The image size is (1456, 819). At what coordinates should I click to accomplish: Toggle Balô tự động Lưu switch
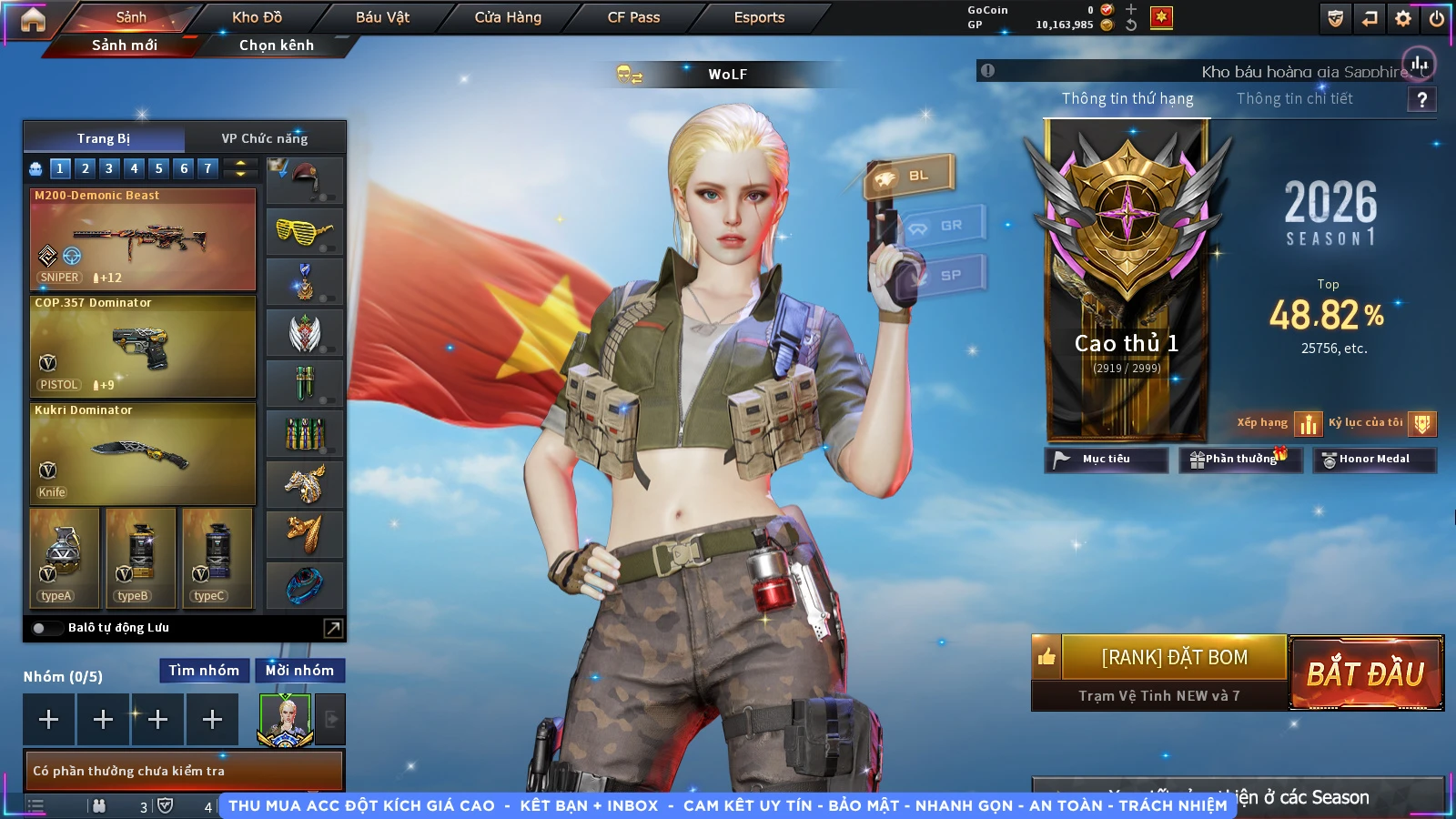tap(40, 628)
